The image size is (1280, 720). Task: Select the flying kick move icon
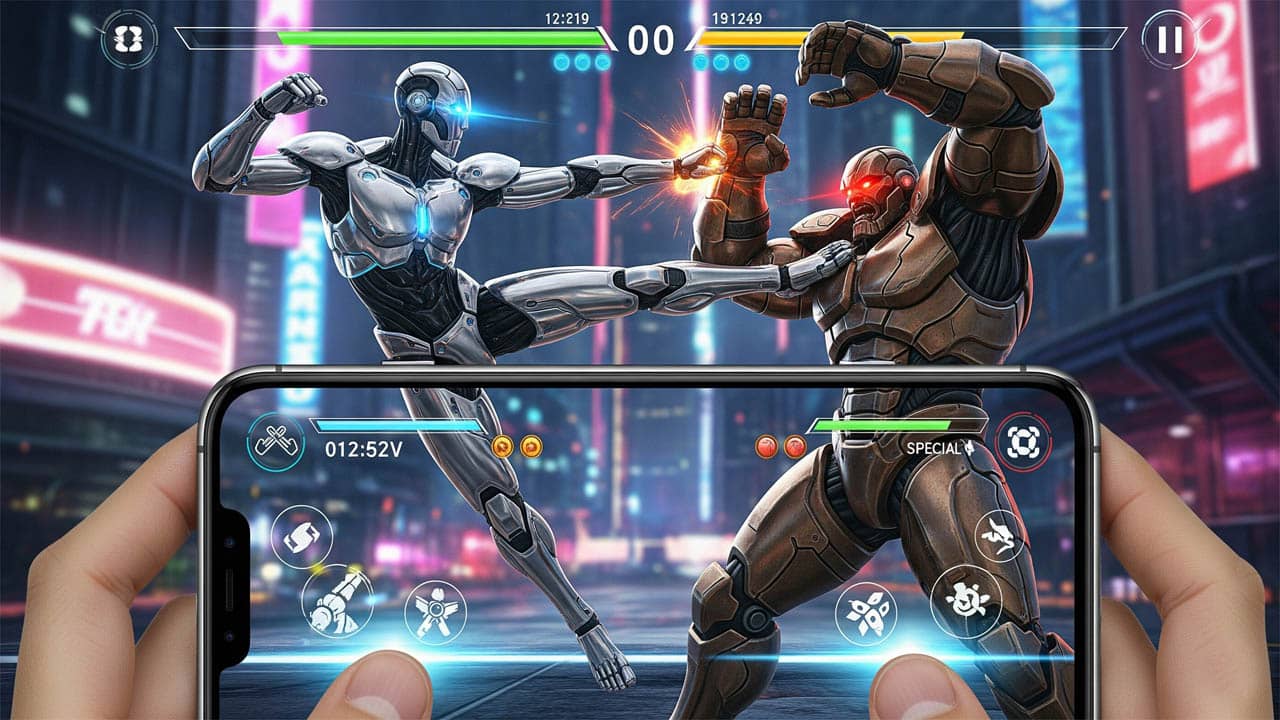tap(1000, 536)
